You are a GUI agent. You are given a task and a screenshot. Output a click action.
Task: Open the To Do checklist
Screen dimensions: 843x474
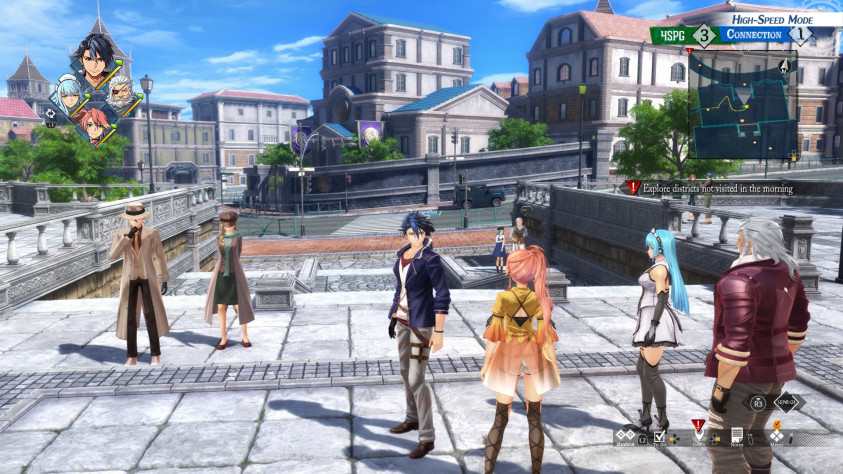[659, 437]
